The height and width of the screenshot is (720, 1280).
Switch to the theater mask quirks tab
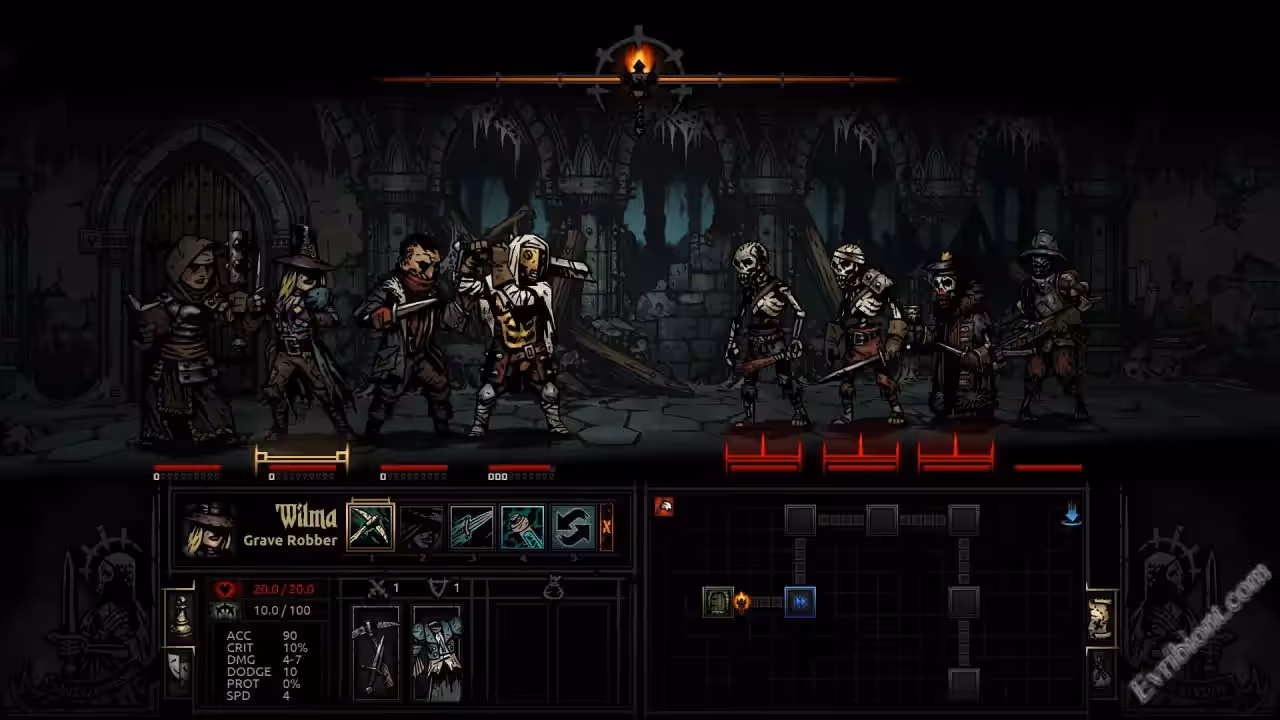point(179,669)
